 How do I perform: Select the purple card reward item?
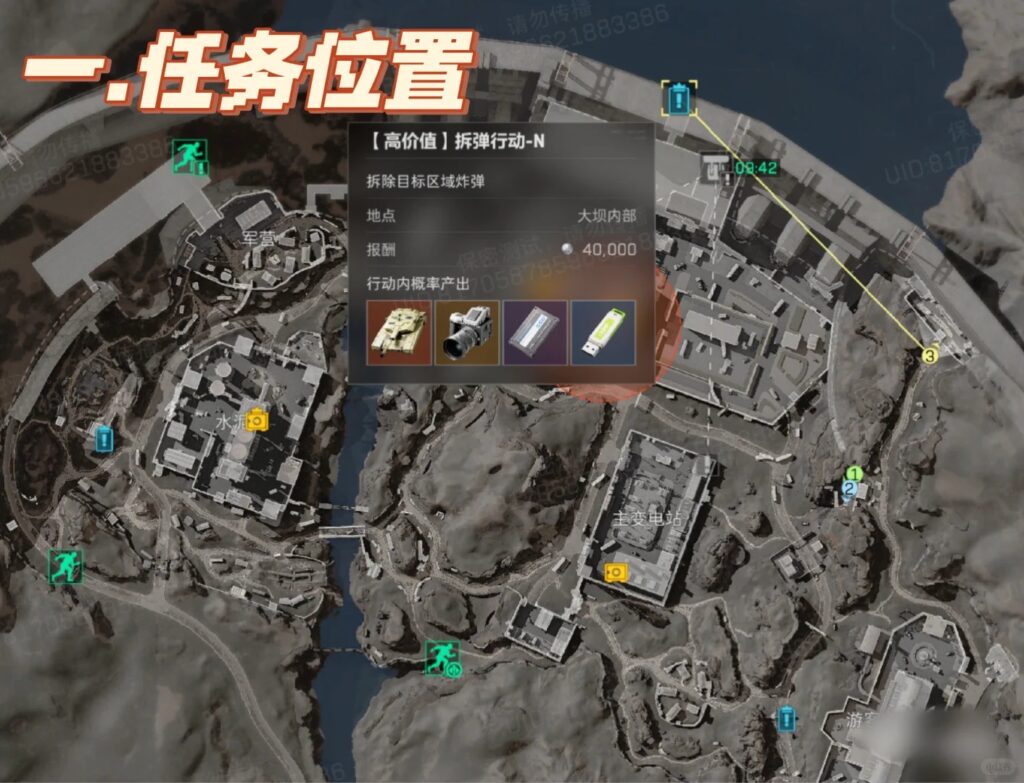535,333
